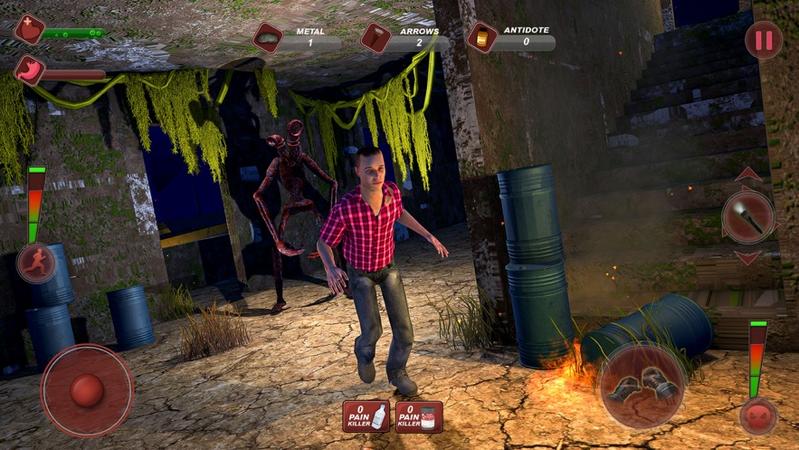Select the torch weapon icon
This screenshot has width=799, height=450.
[x=748, y=216]
